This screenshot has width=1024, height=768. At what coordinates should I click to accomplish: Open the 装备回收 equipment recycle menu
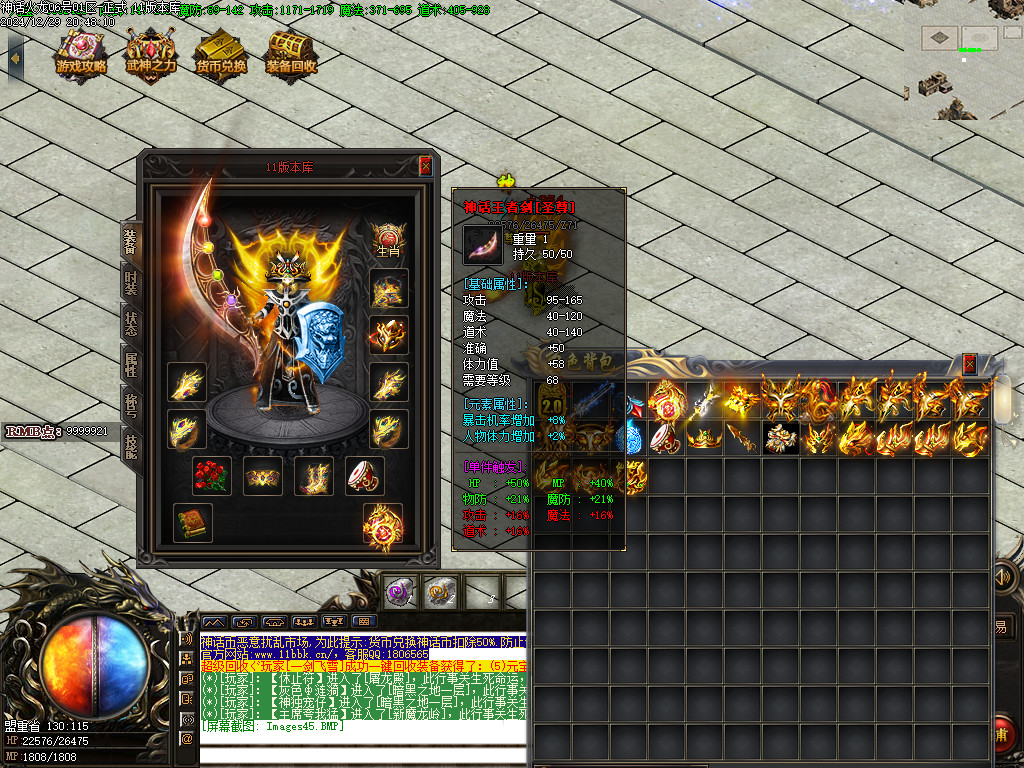coord(291,52)
